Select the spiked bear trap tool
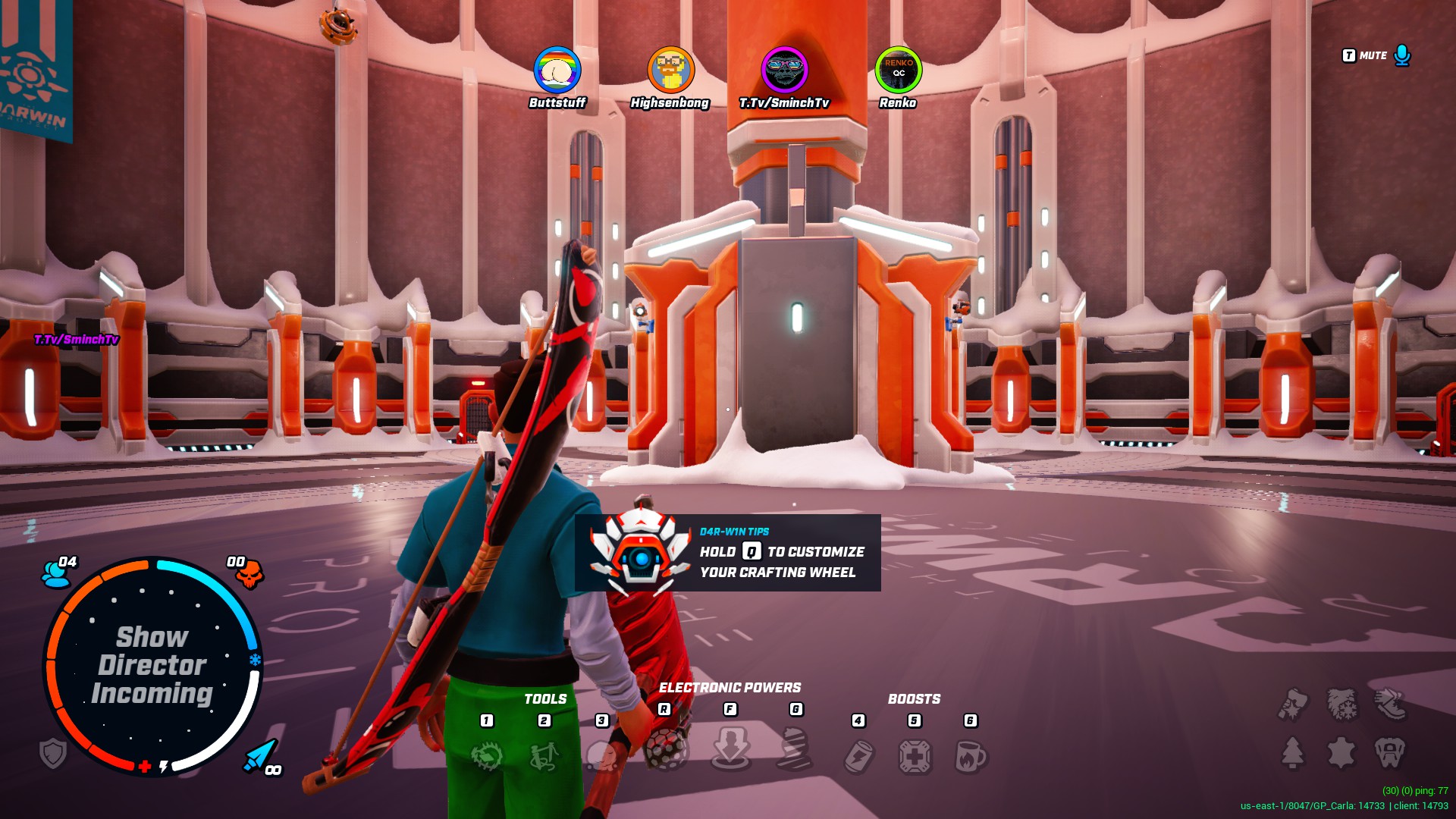The width and height of the screenshot is (1456, 819). 487,755
